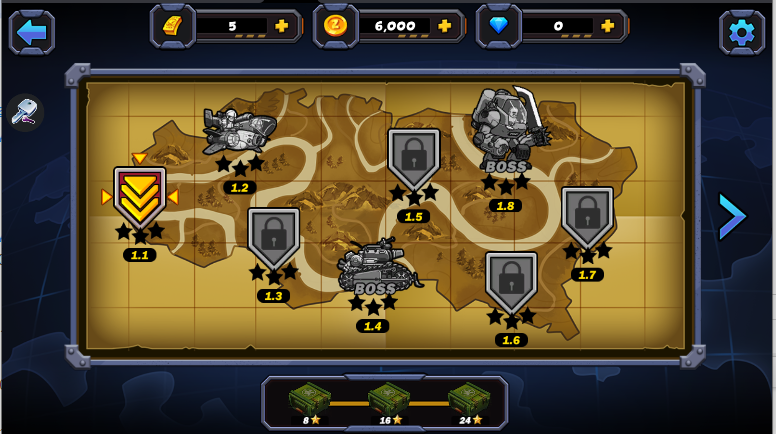Add more gold bars with plus button

point(281,26)
